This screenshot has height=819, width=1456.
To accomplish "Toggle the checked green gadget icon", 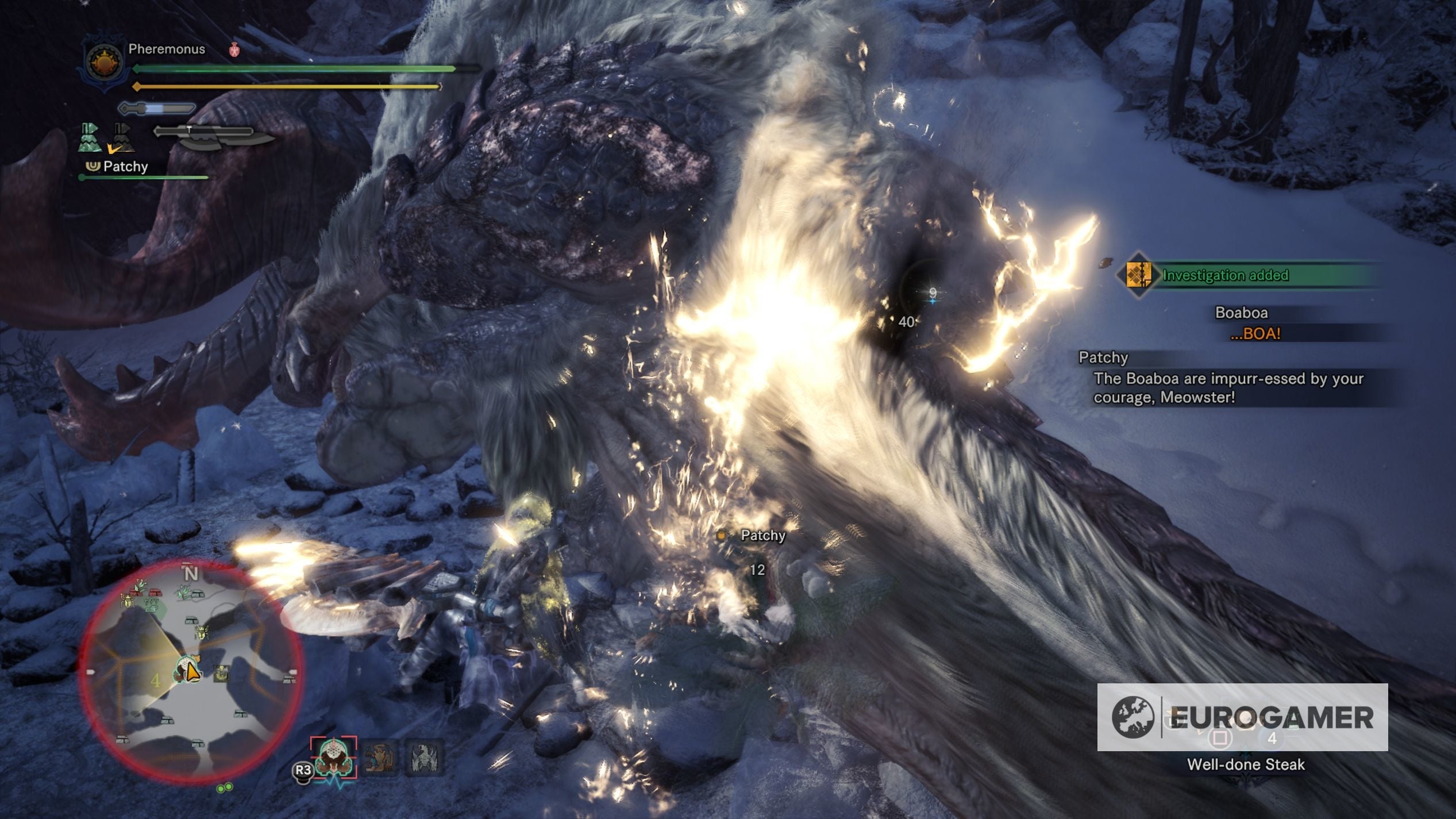I will [x=89, y=137].
